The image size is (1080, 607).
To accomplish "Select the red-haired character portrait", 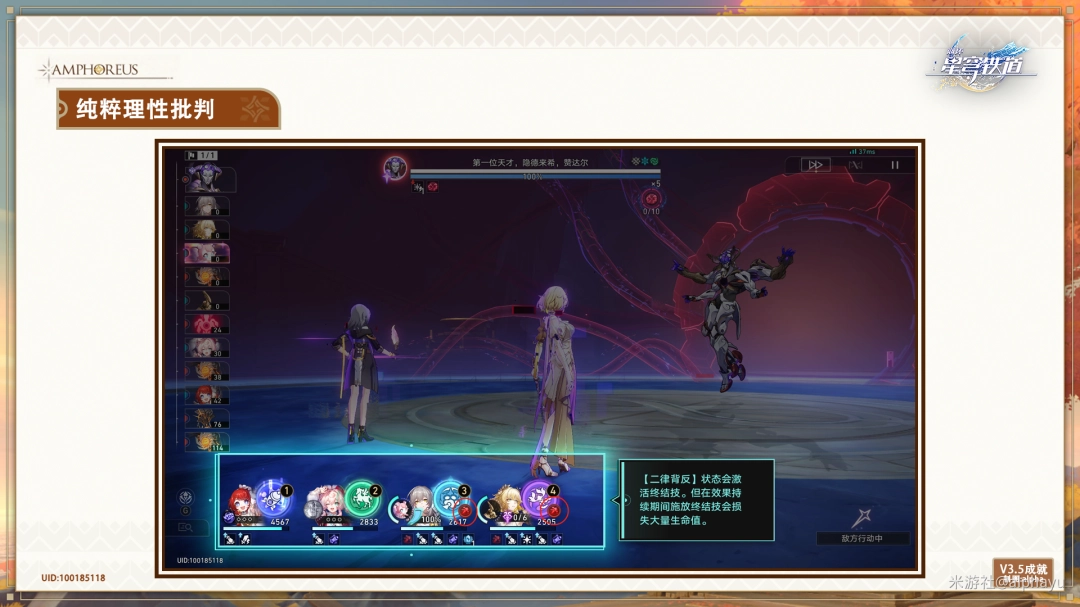I will point(243,505).
